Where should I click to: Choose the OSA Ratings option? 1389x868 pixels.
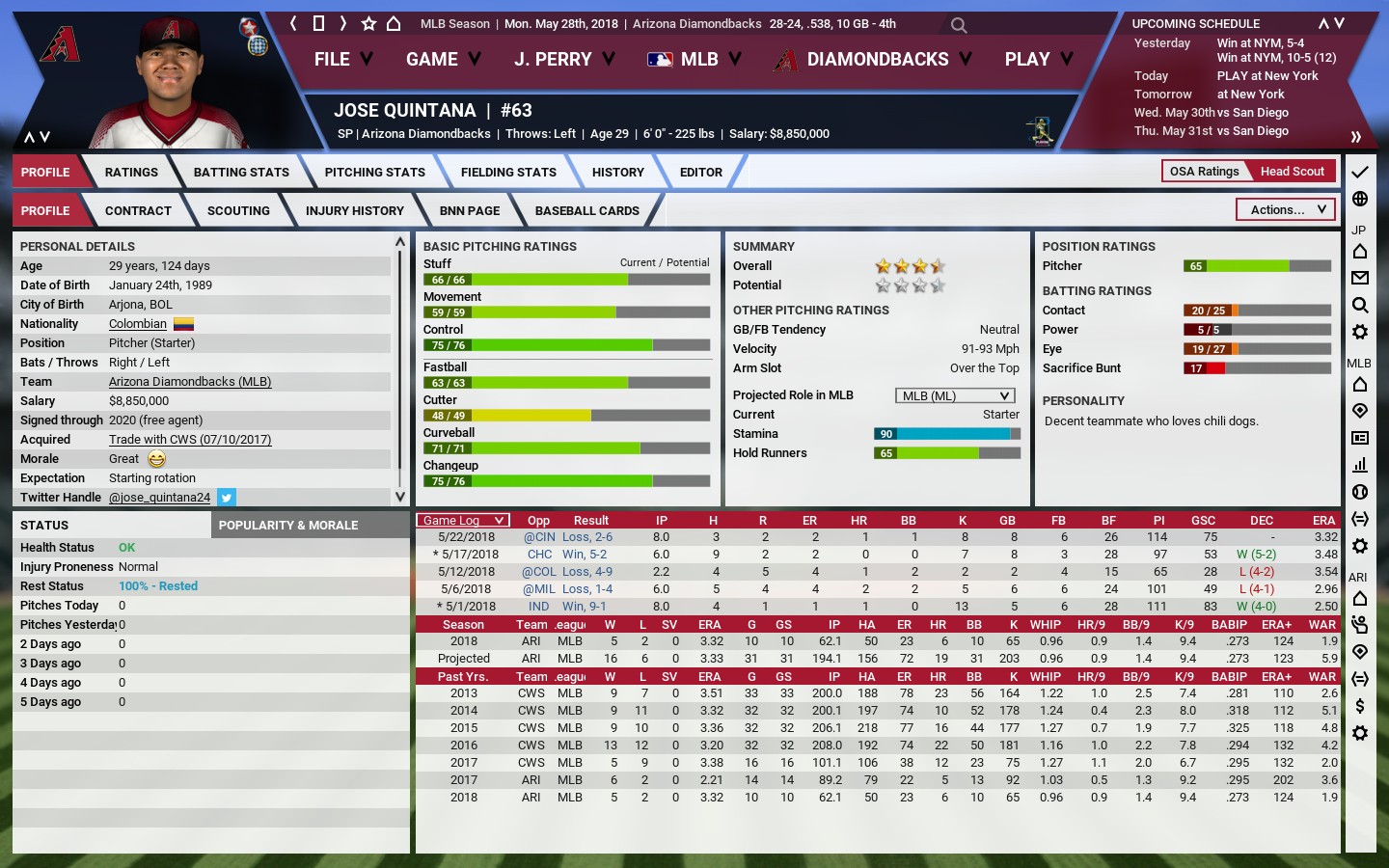click(x=1204, y=172)
